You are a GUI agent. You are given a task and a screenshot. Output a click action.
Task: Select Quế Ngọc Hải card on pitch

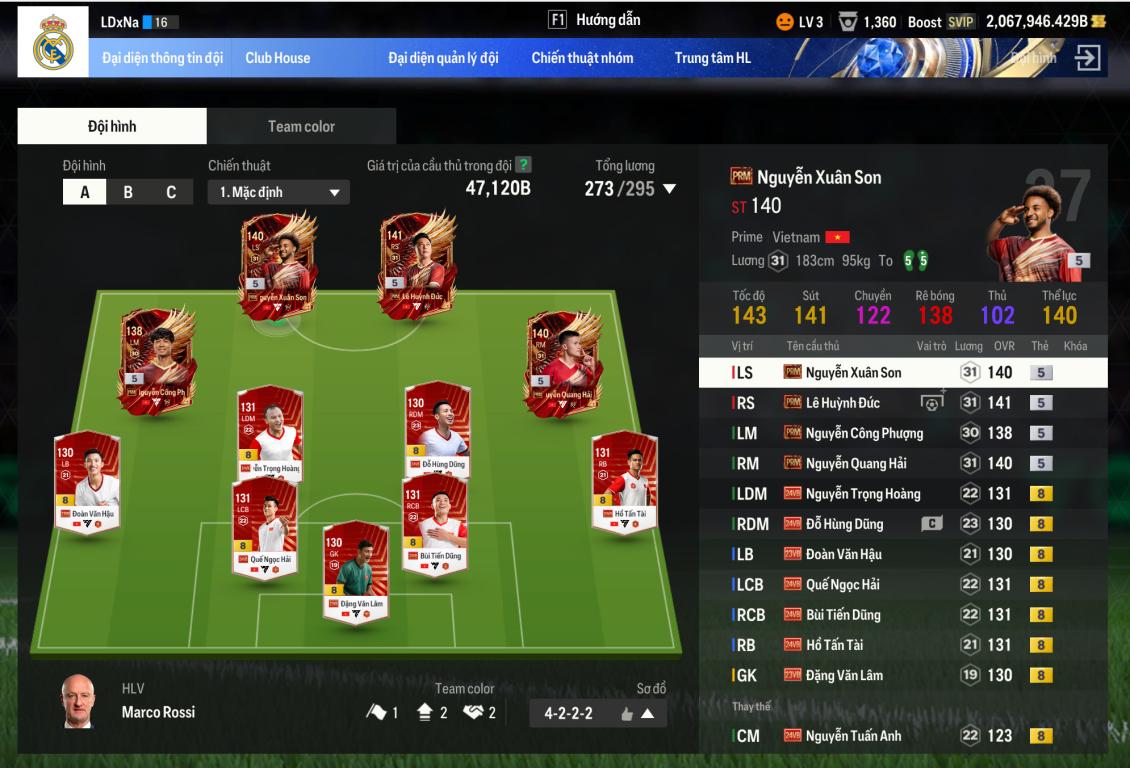coord(264,525)
